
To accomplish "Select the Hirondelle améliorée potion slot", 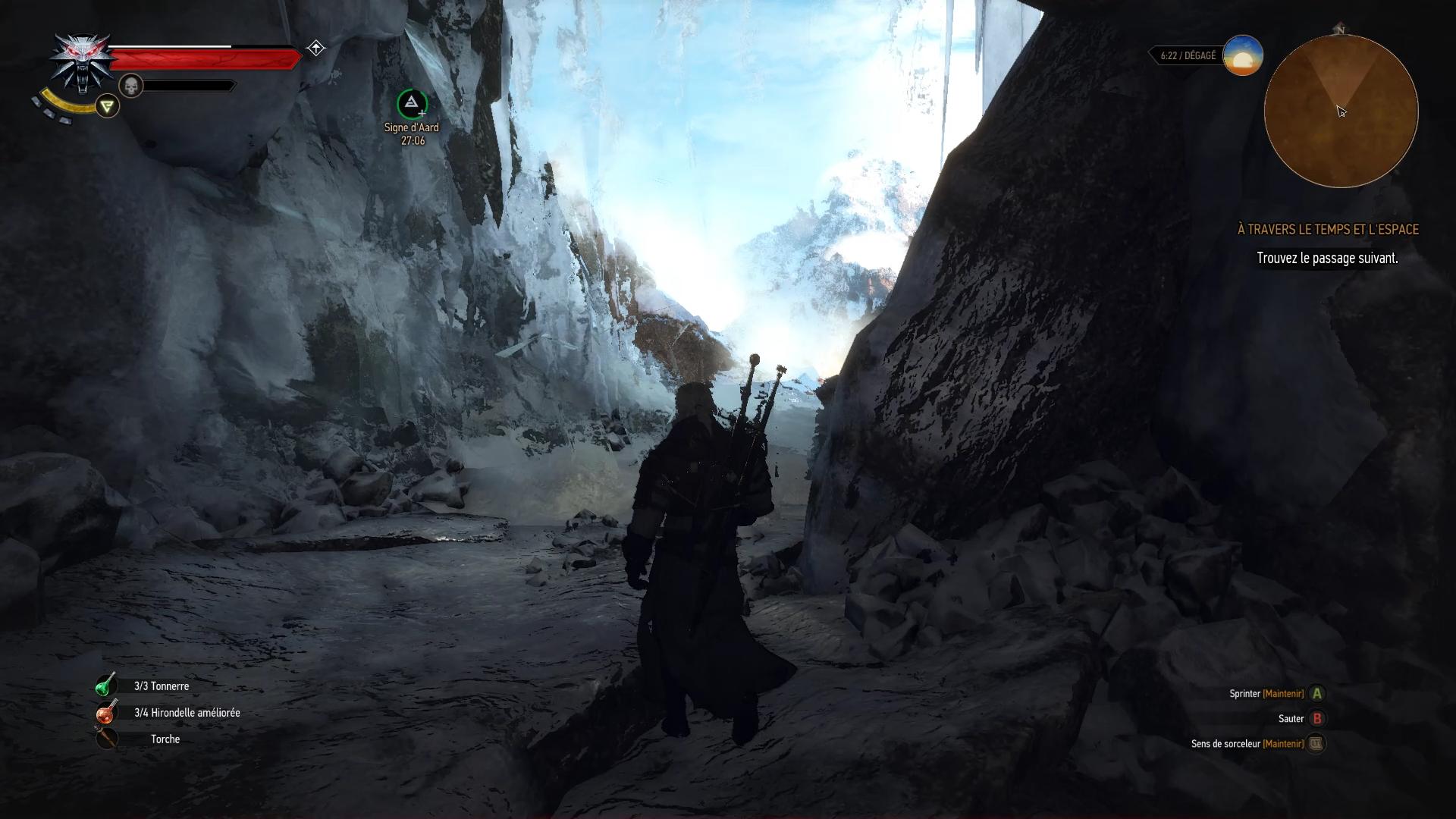I will (x=106, y=713).
